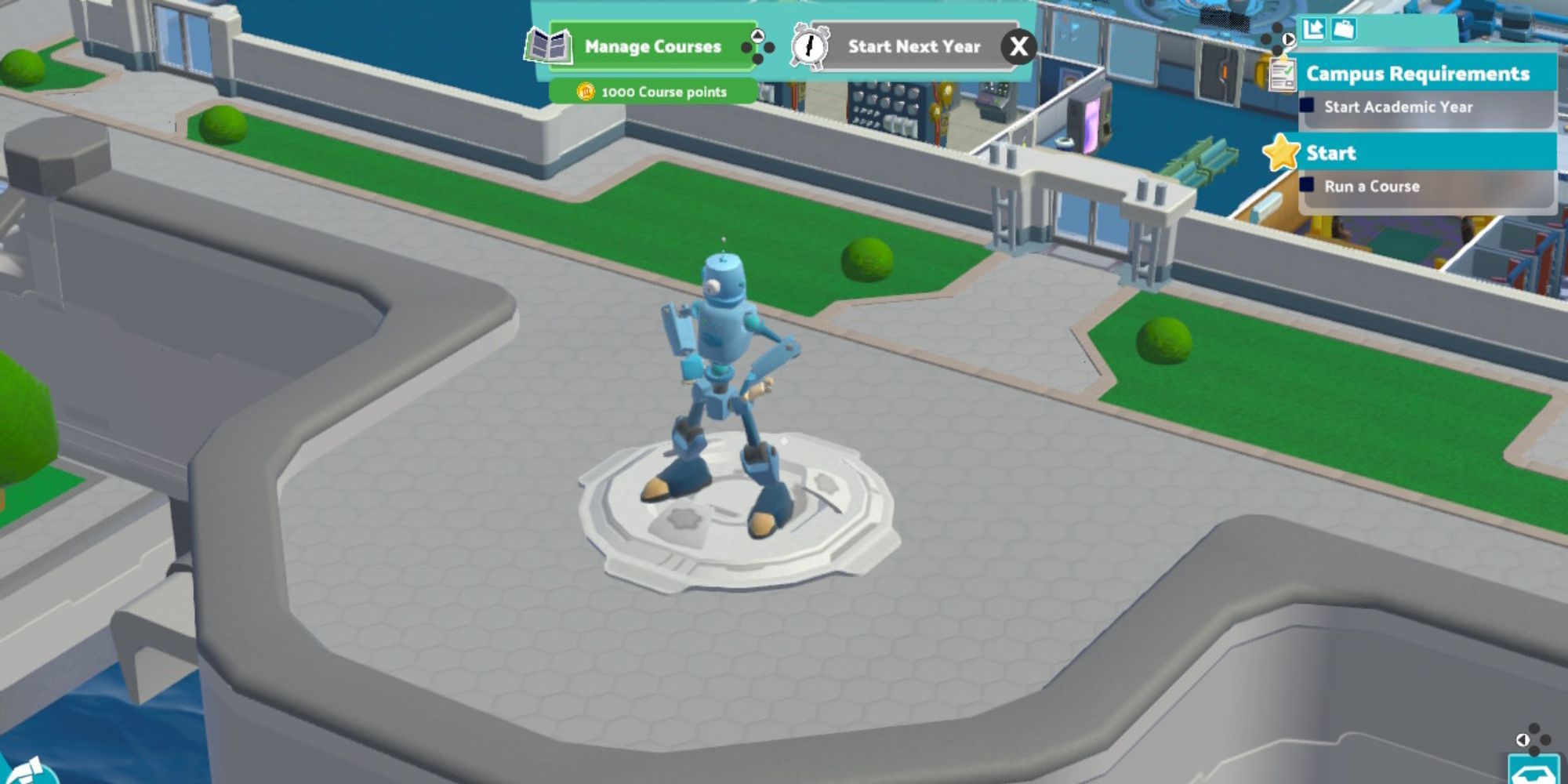Viewport: 1568px width, 784px height.
Task: Click the Start Next Year button
Action: (913, 46)
